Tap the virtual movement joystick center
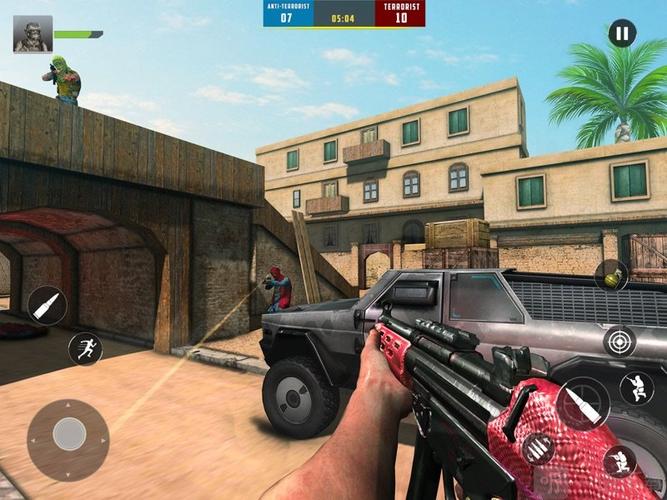 click(x=68, y=433)
